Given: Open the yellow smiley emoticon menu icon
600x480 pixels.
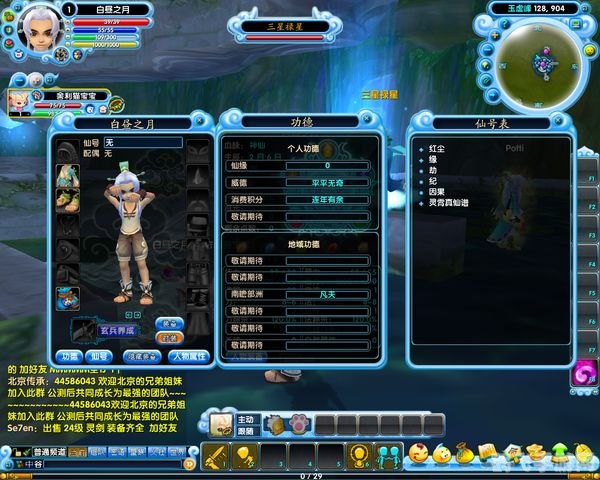Looking at the screenshot, I should 418,453.
